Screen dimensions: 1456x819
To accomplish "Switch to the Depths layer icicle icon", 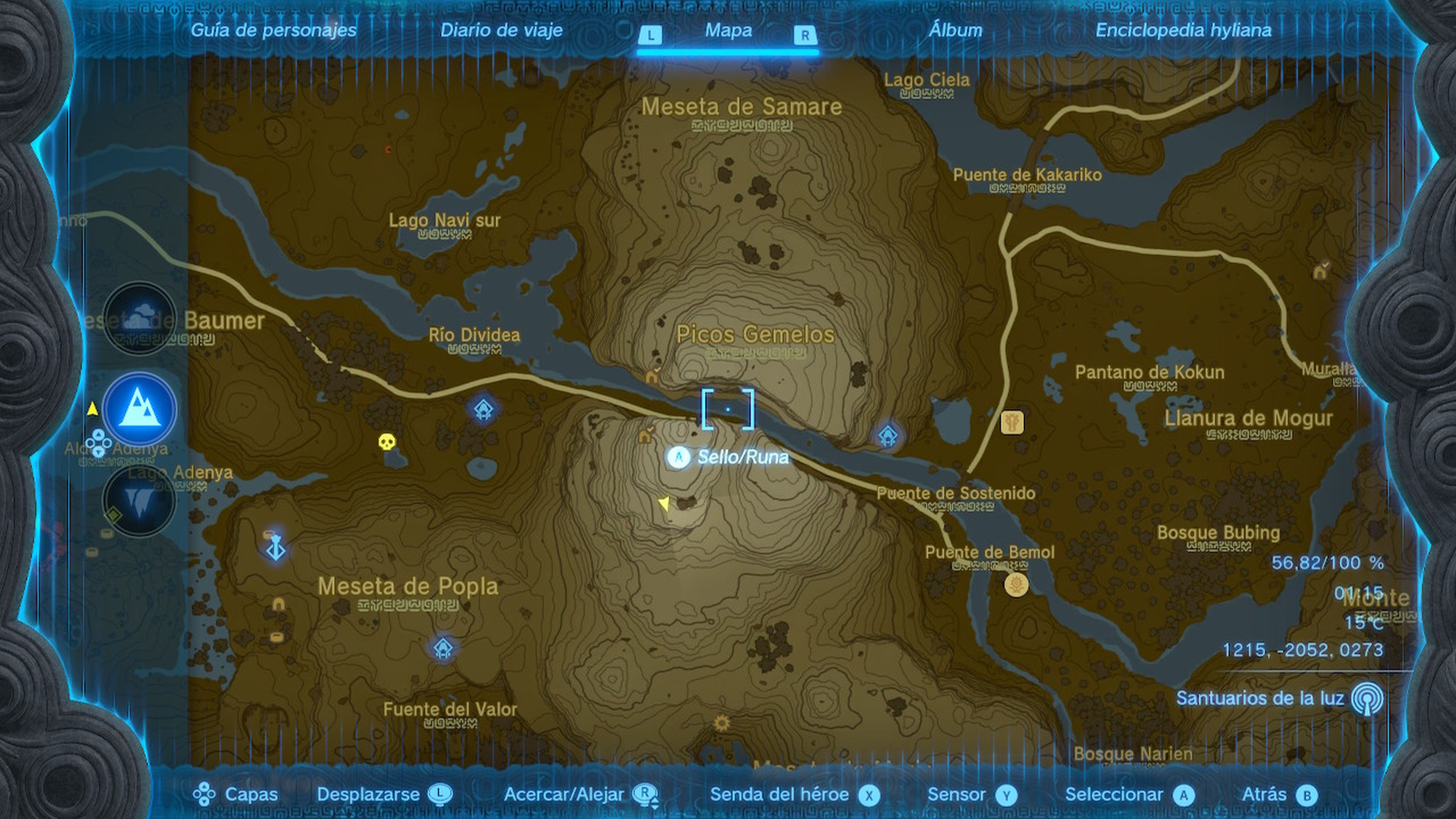I will coord(140,497).
